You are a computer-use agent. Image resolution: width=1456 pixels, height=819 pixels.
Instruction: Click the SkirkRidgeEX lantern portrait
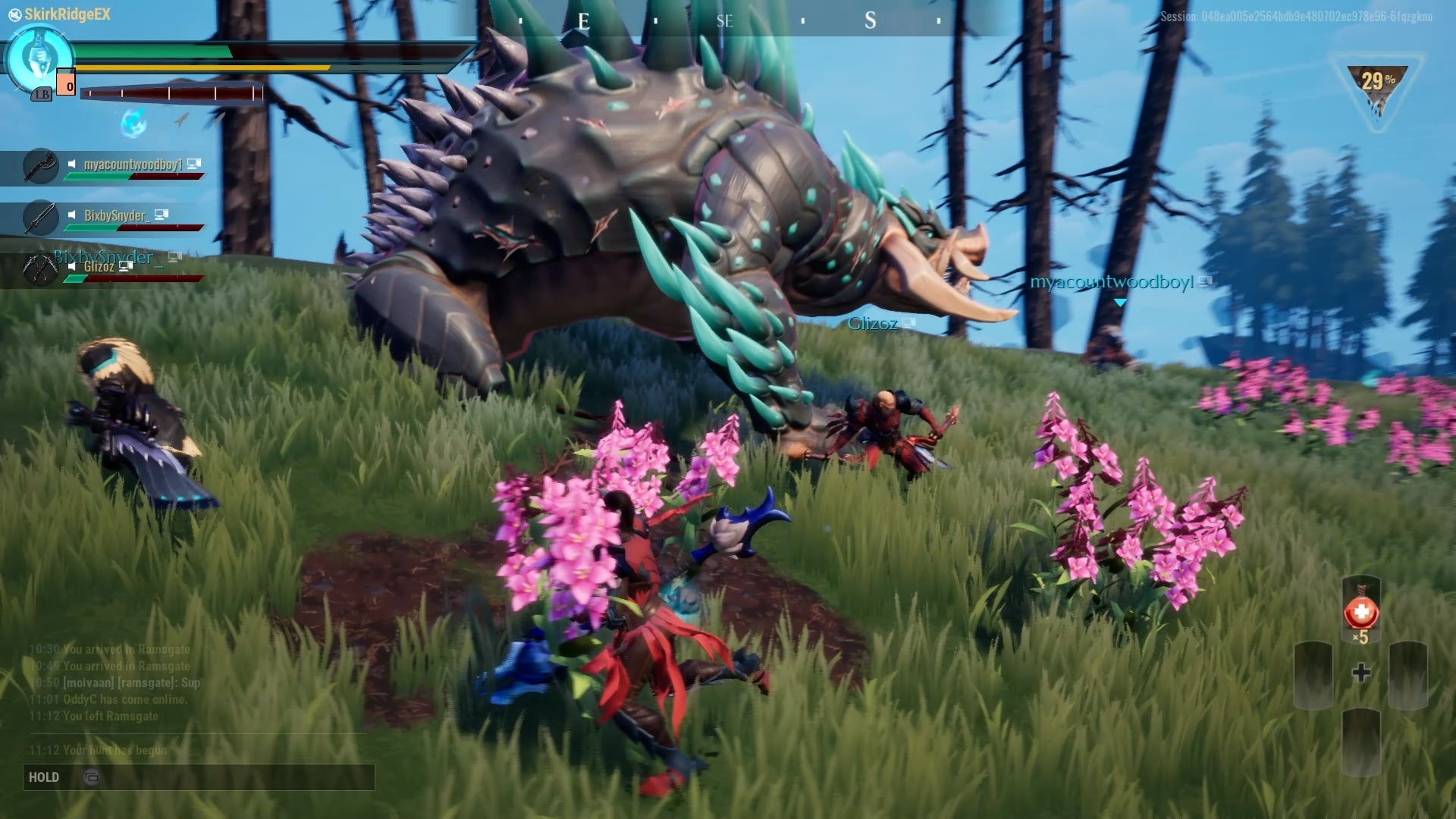pos(39,55)
